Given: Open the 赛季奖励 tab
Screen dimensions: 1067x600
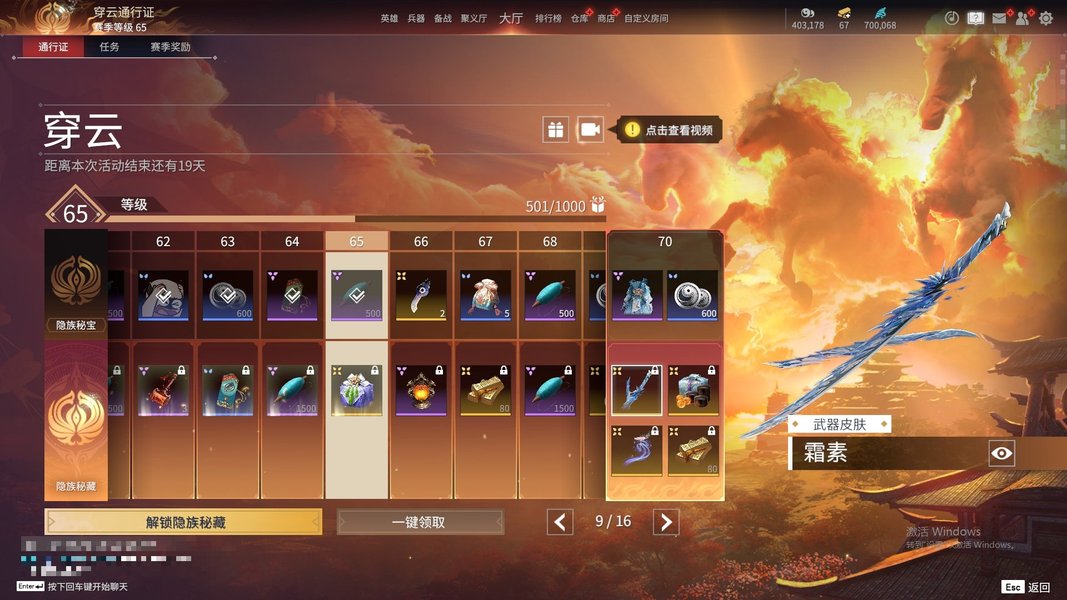Looking at the screenshot, I should 170,47.
